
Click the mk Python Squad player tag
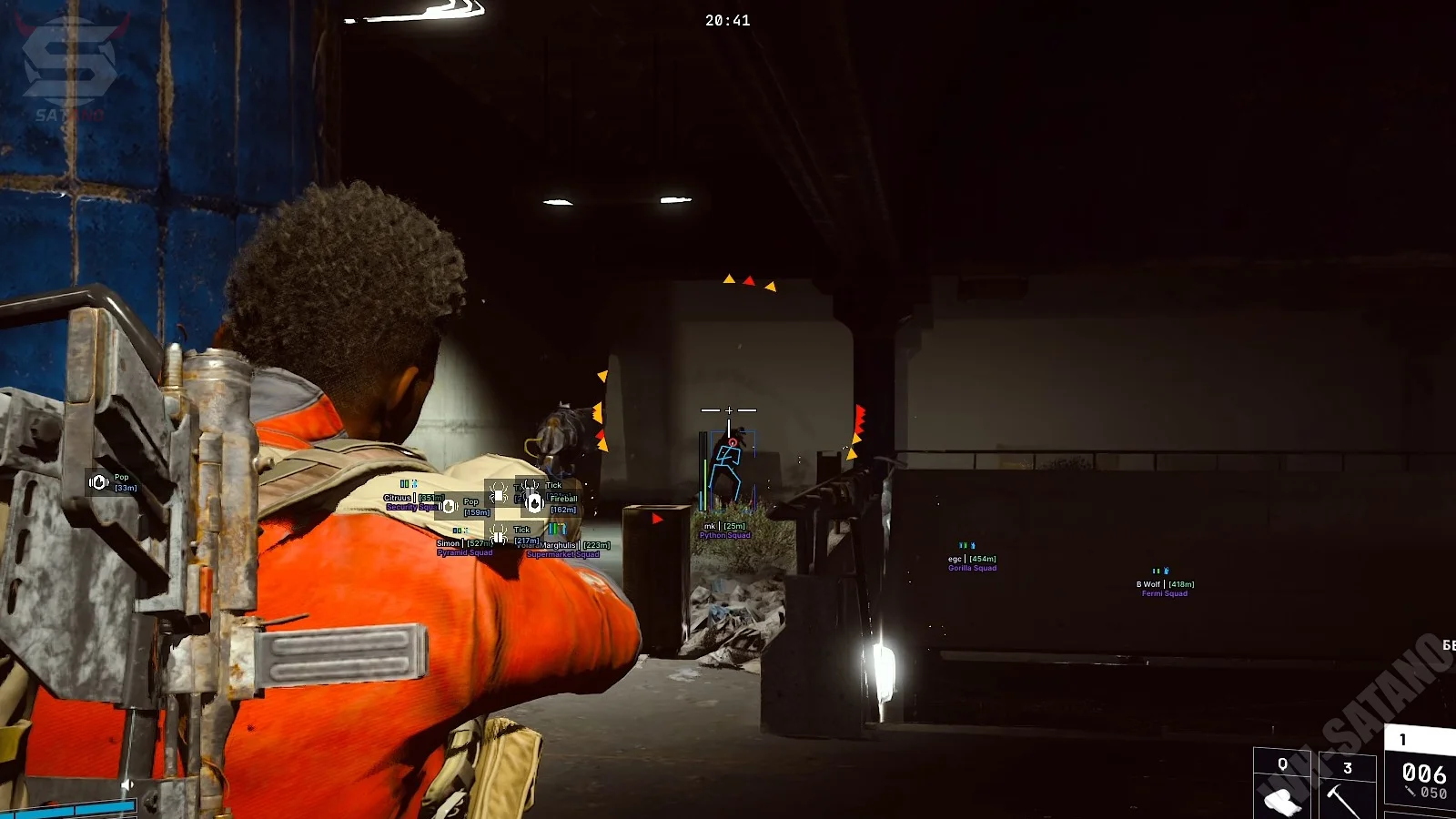click(x=724, y=530)
